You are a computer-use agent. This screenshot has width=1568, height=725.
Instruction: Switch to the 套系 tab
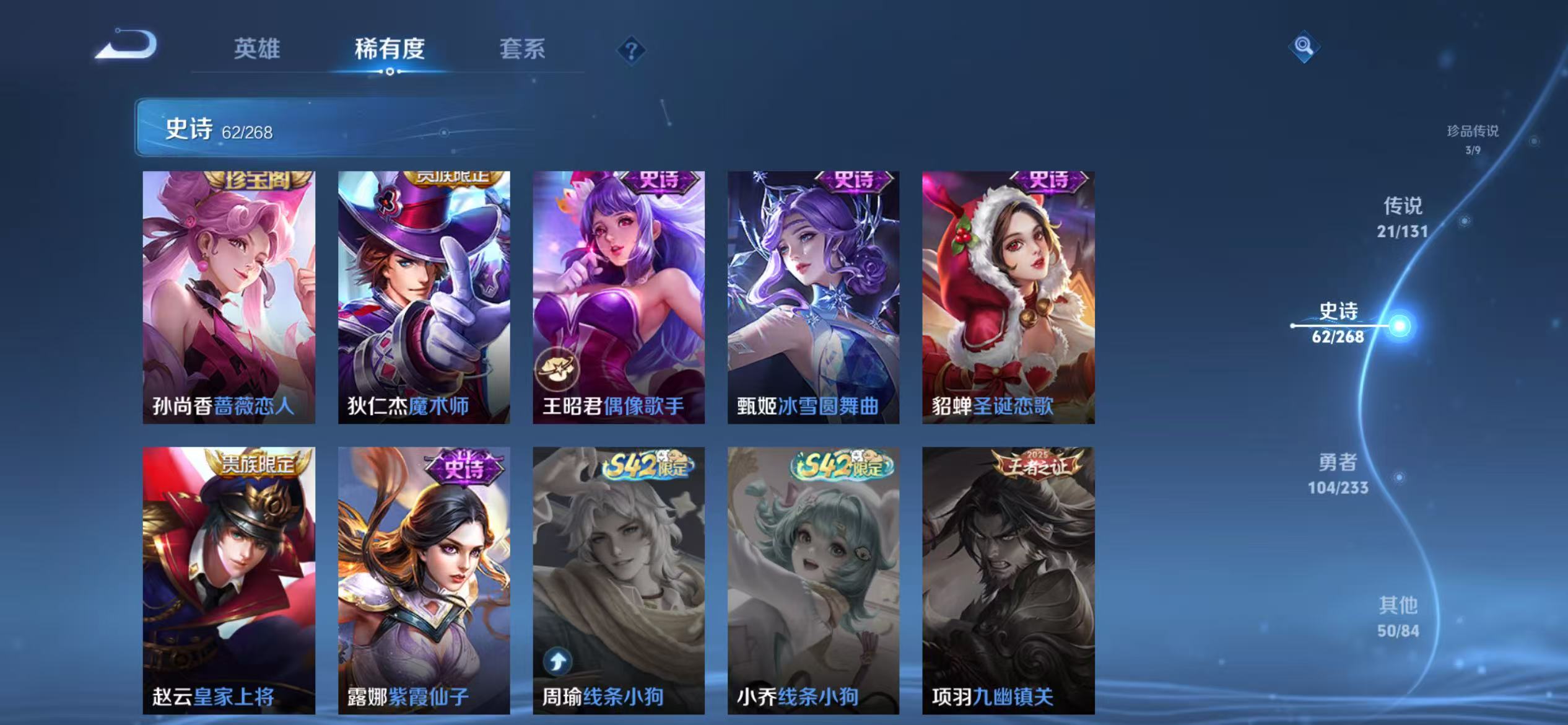(523, 50)
